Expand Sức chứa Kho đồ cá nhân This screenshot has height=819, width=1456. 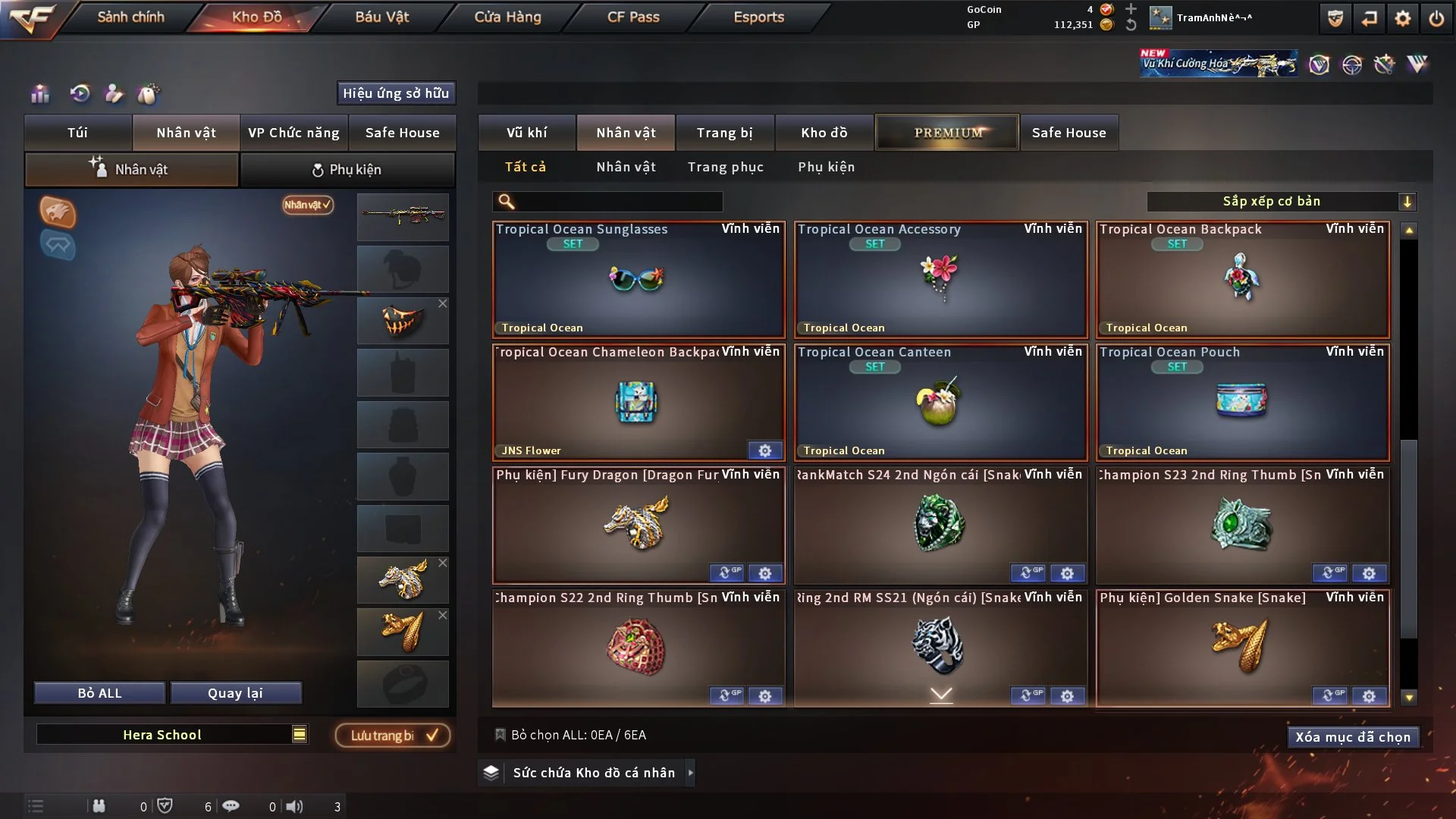[690, 773]
